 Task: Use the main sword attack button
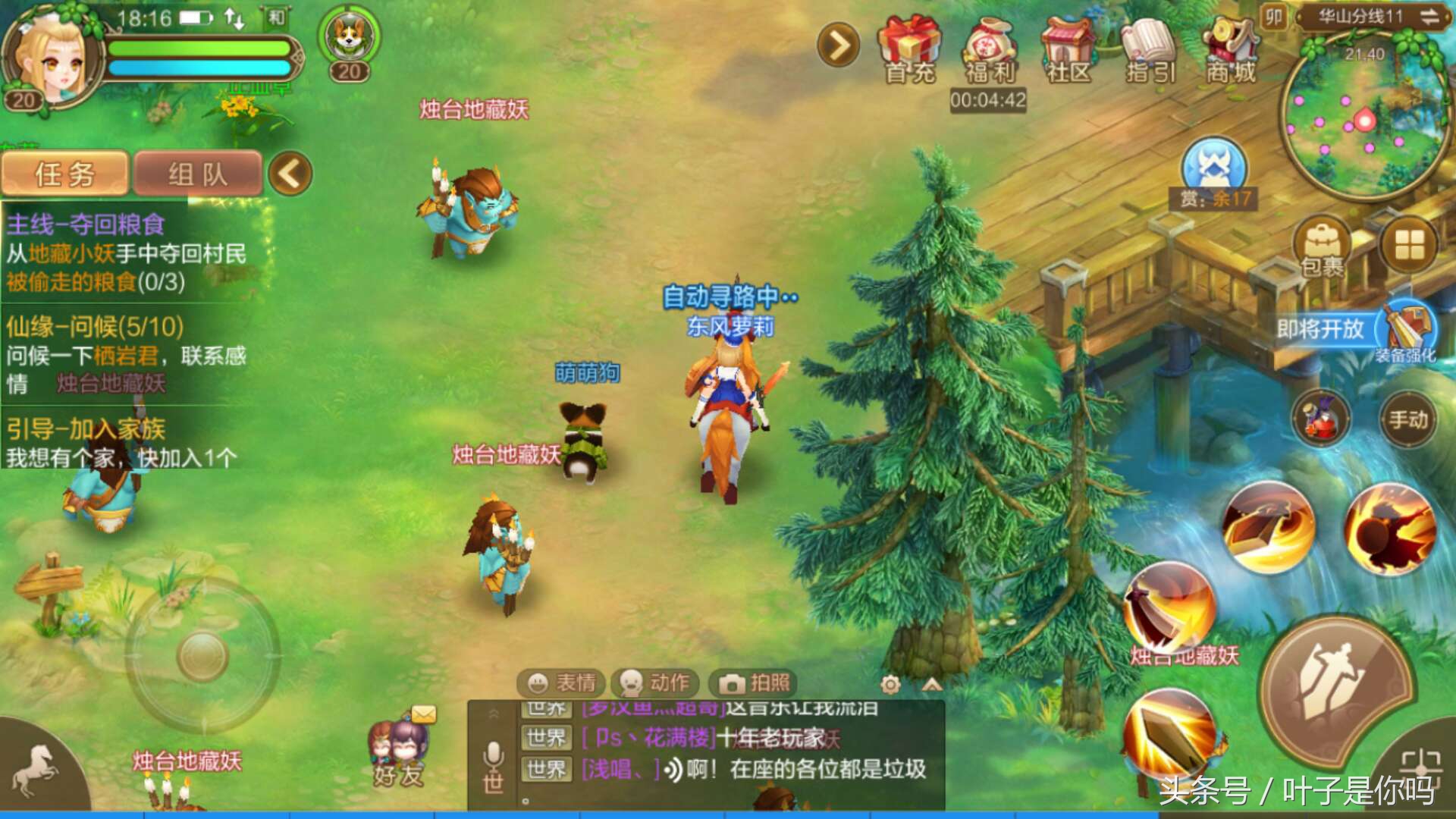(1336, 689)
